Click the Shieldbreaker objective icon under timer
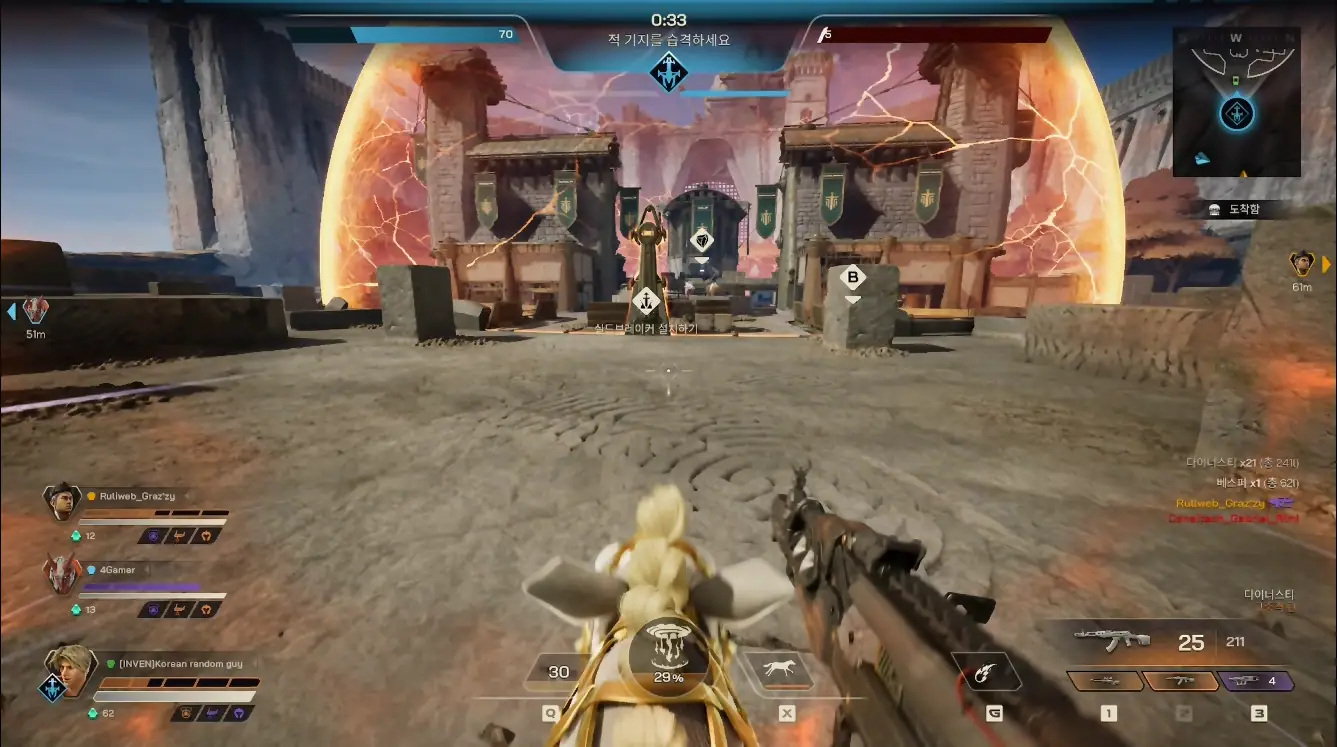Viewport: 1337px width, 747px height. click(x=667, y=72)
